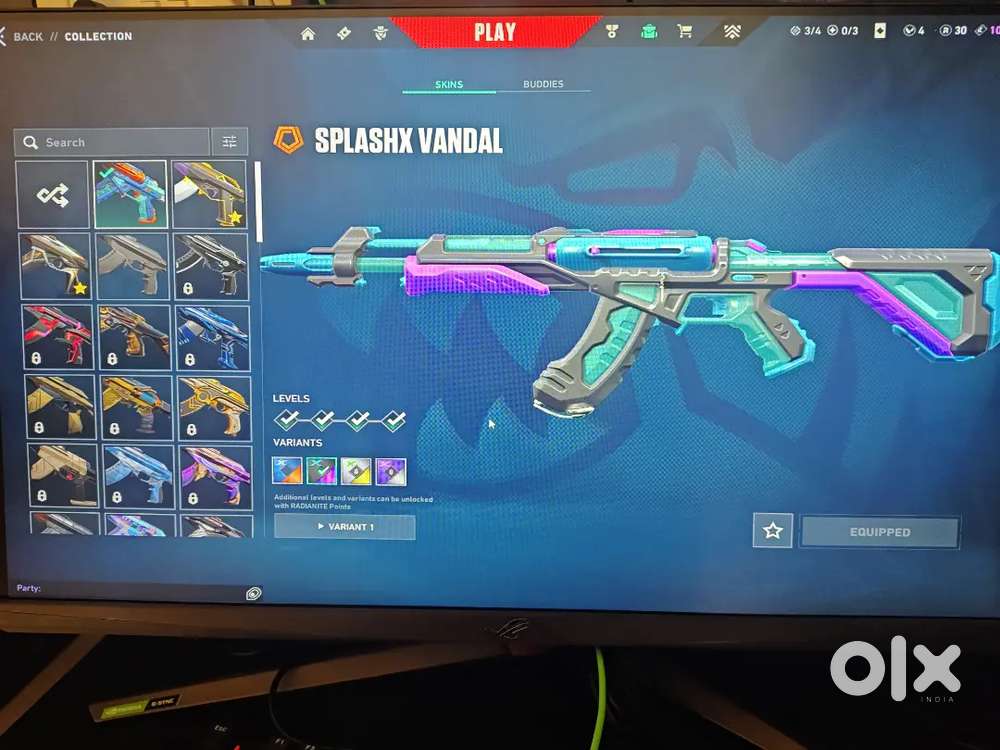
Task: Hit the red PLAY button
Action: 495,31
